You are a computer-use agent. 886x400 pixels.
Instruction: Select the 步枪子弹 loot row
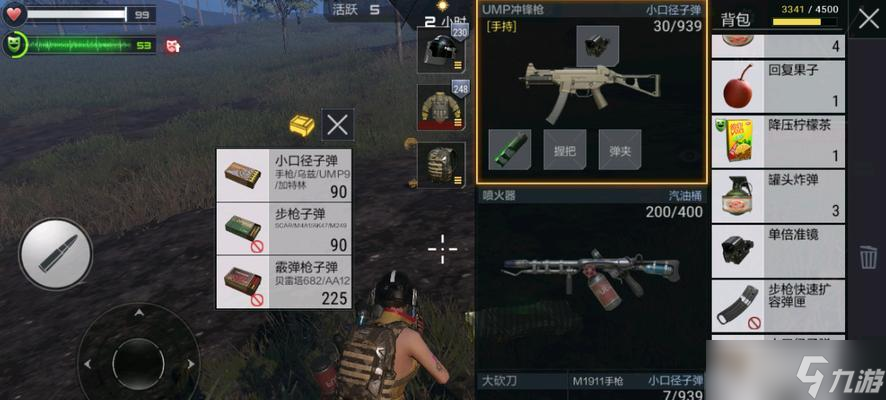[x=284, y=229]
